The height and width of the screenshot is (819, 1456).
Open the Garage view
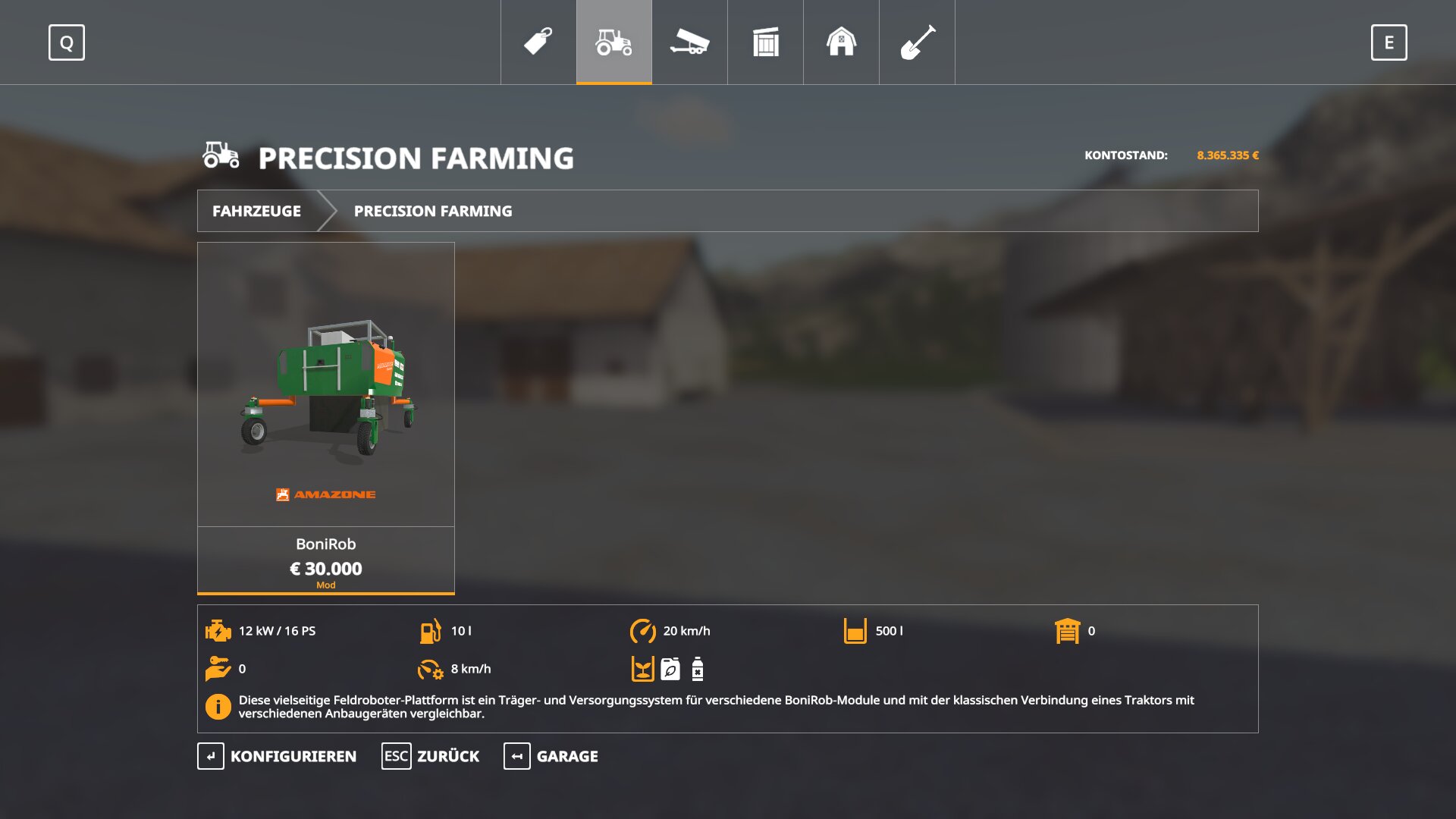click(x=551, y=756)
